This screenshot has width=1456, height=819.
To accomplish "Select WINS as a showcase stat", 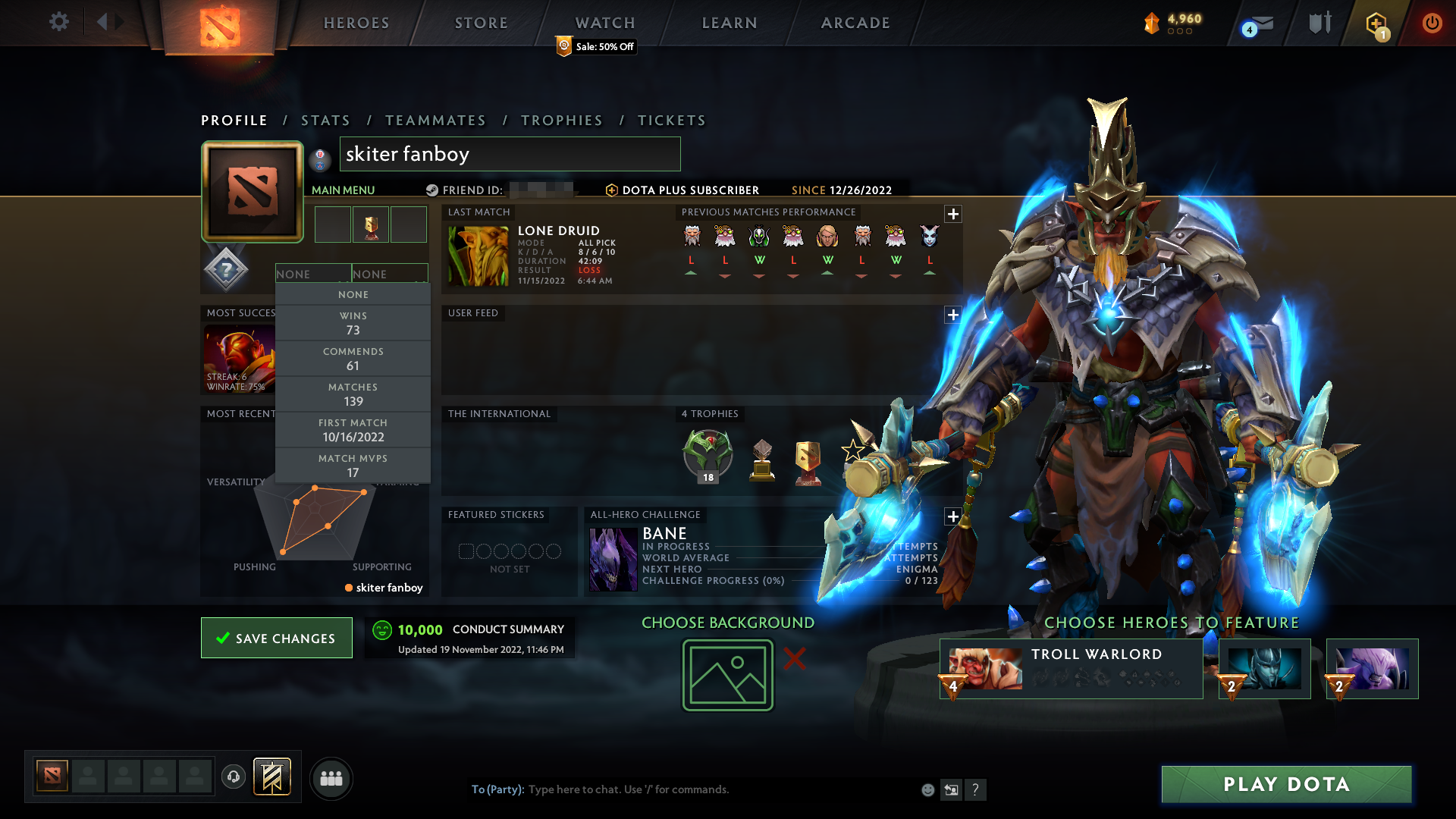I will point(353,323).
